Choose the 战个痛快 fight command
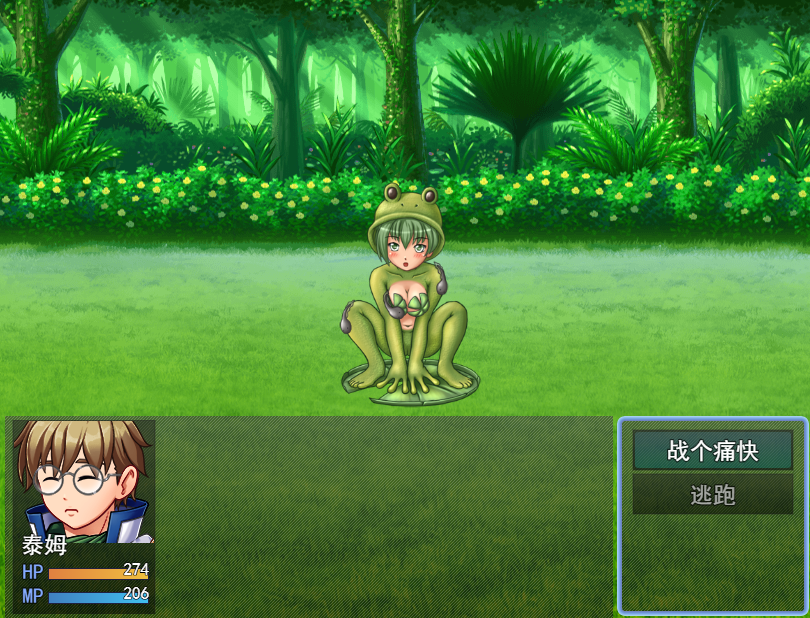This screenshot has width=810, height=618. point(713,451)
